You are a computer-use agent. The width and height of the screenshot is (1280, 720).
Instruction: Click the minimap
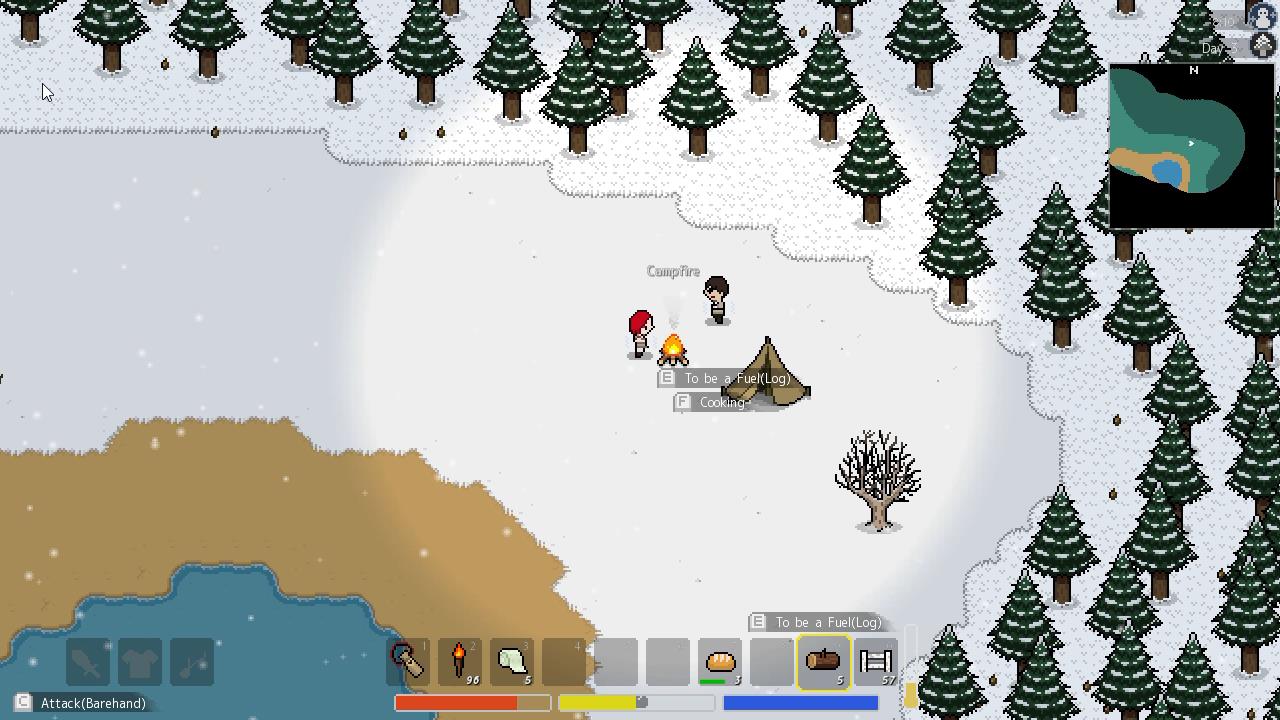tap(1190, 146)
